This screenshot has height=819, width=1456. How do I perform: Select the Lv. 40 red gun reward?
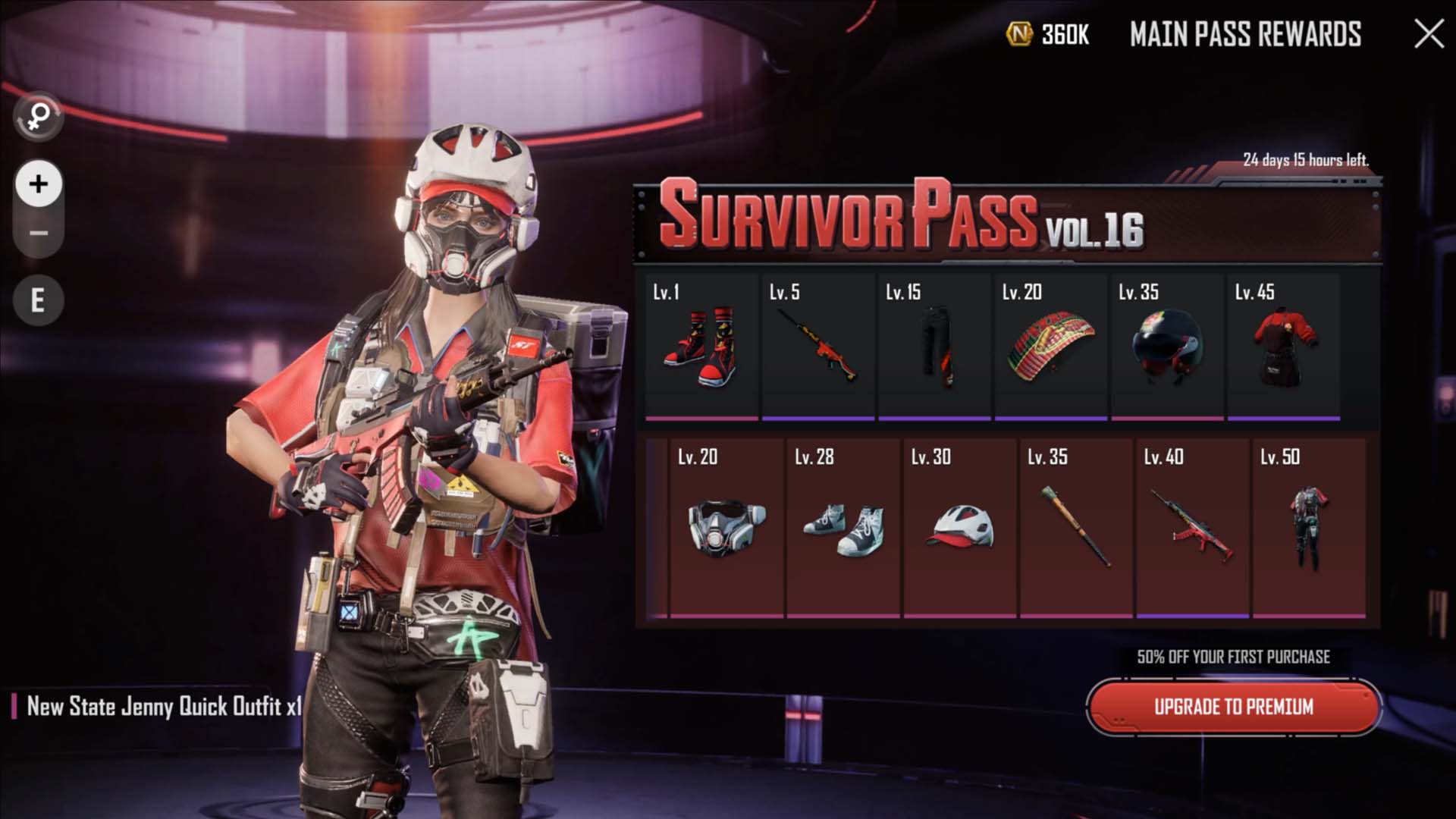click(x=1192, y=527)
